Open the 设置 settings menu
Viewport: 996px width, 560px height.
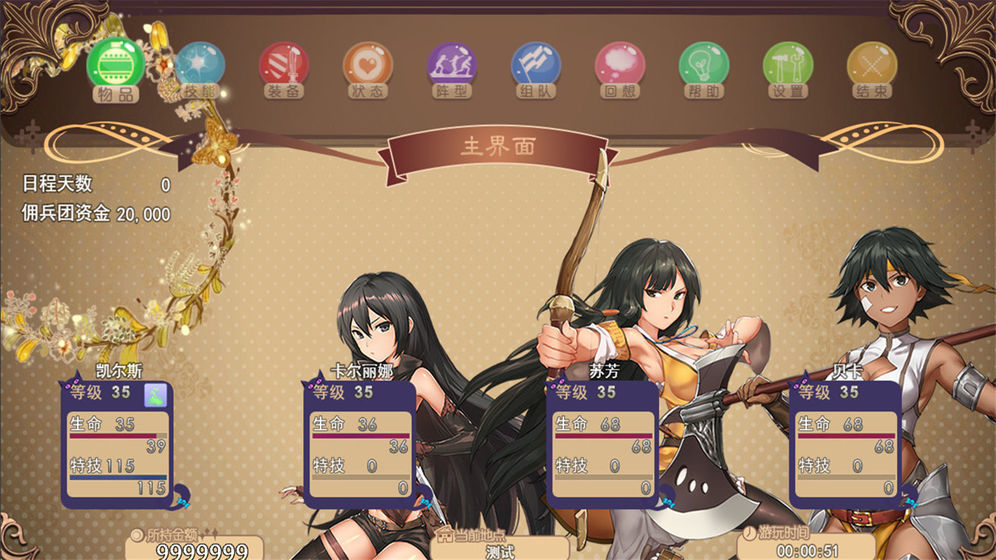click(788, 66)
